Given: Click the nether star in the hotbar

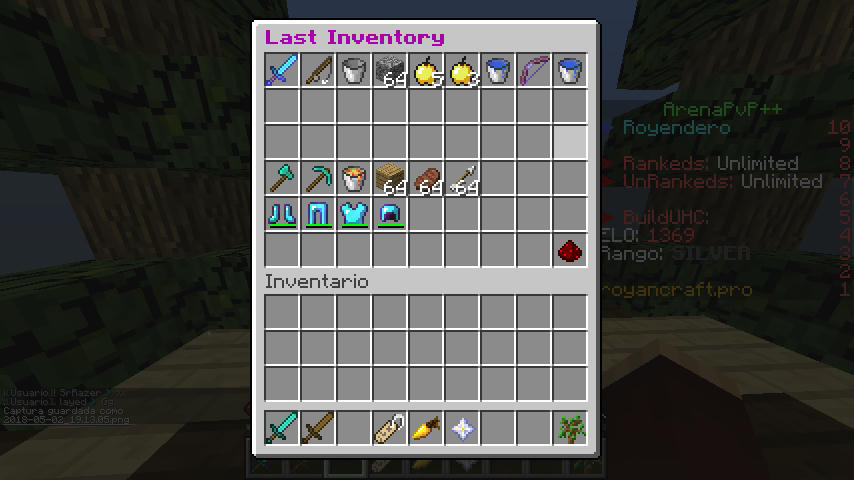Looking at the screenshot, I should click(463, 429).
